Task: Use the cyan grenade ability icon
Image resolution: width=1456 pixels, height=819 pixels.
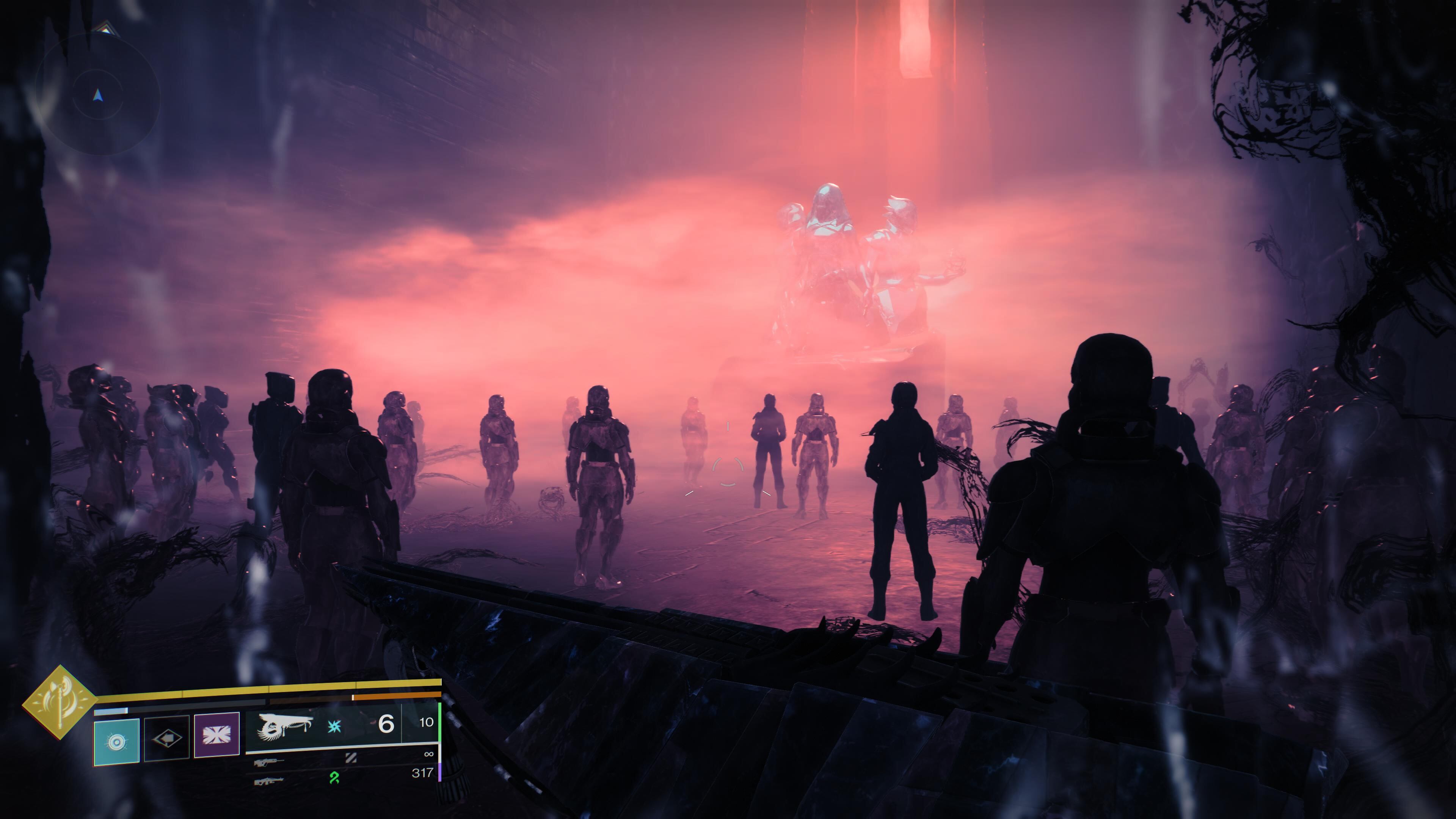Action: pyautogui.click(x=116, y=742)
